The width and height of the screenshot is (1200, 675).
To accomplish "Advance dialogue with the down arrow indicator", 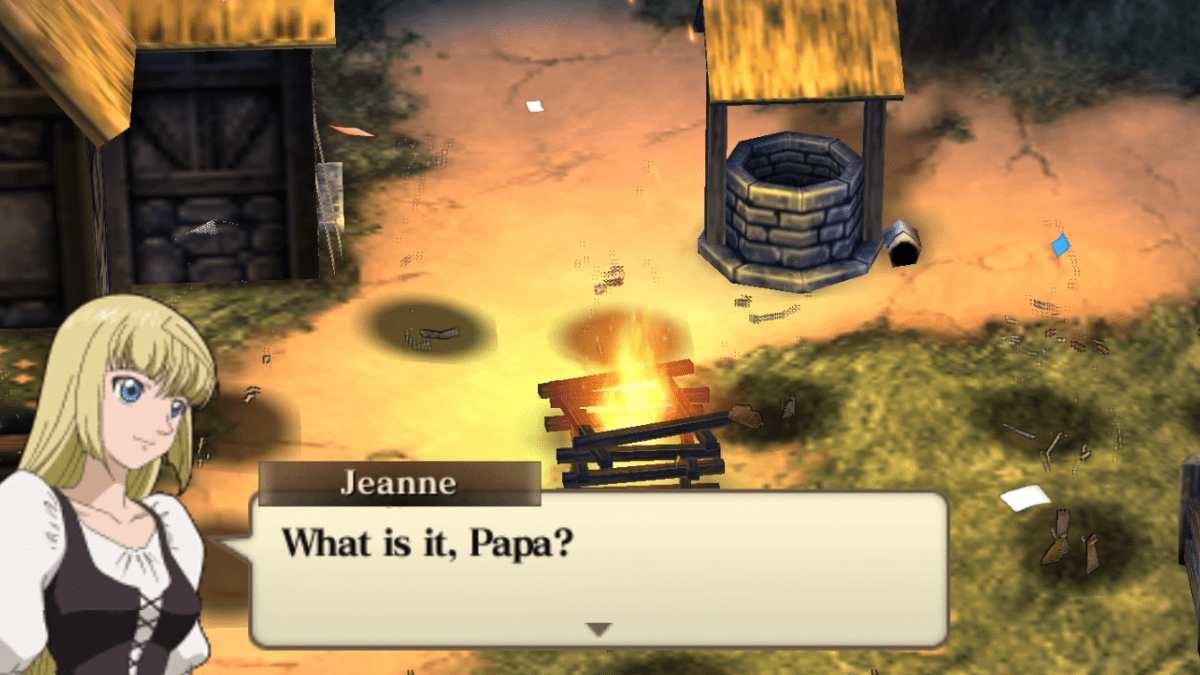I will click(x=598, y=629).
